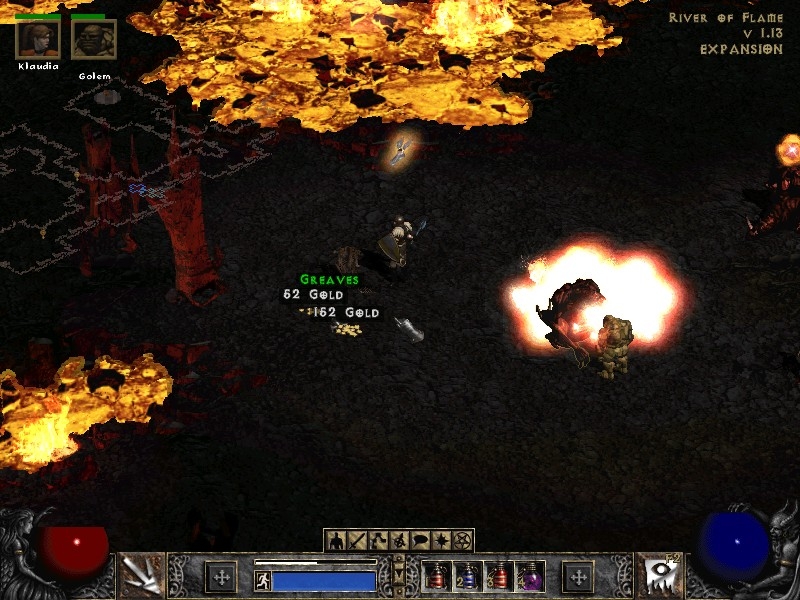This screenshot has height=600, width=800.
Task: Drink the purple rejuvenation potion
Action: click(x=529, y=577)
